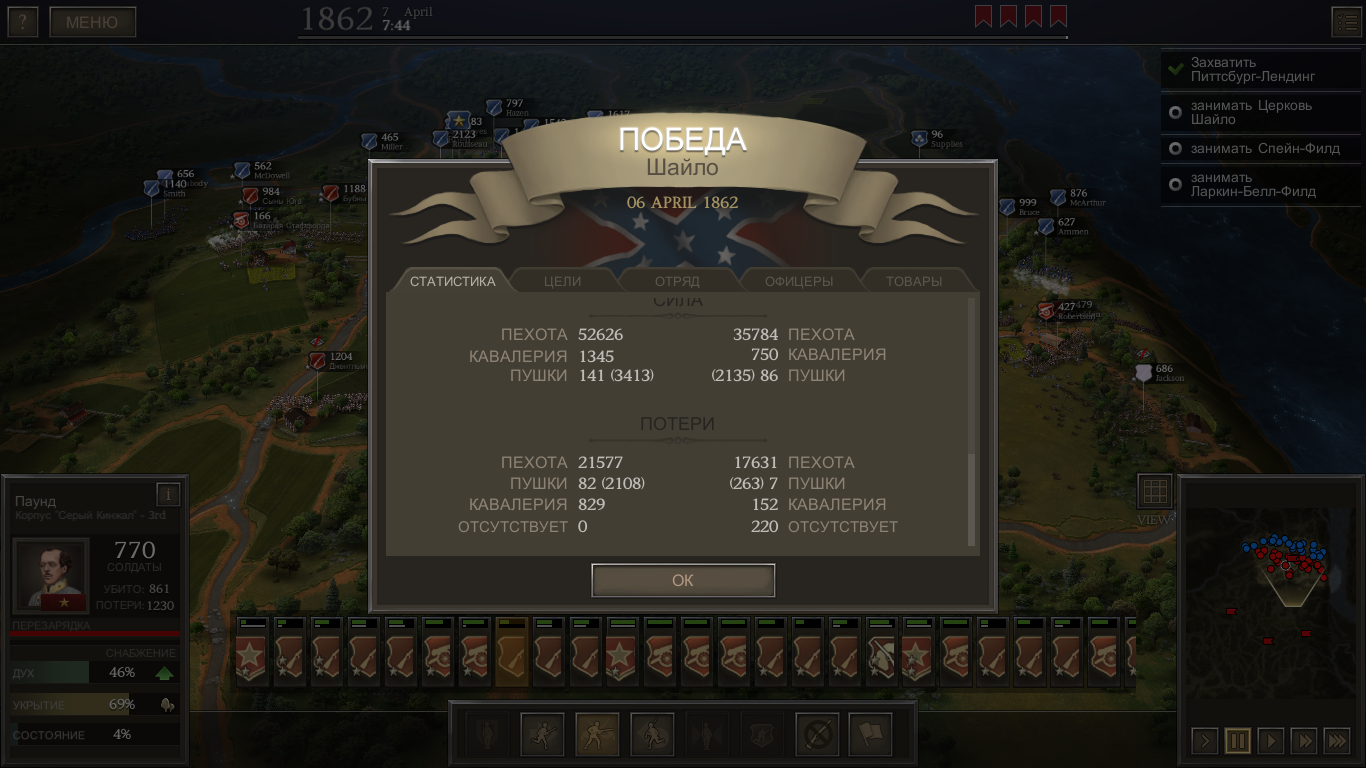Open the ОТРЯД tab
Viewport: 1366px width, 768px height.
tap(677, 281)
